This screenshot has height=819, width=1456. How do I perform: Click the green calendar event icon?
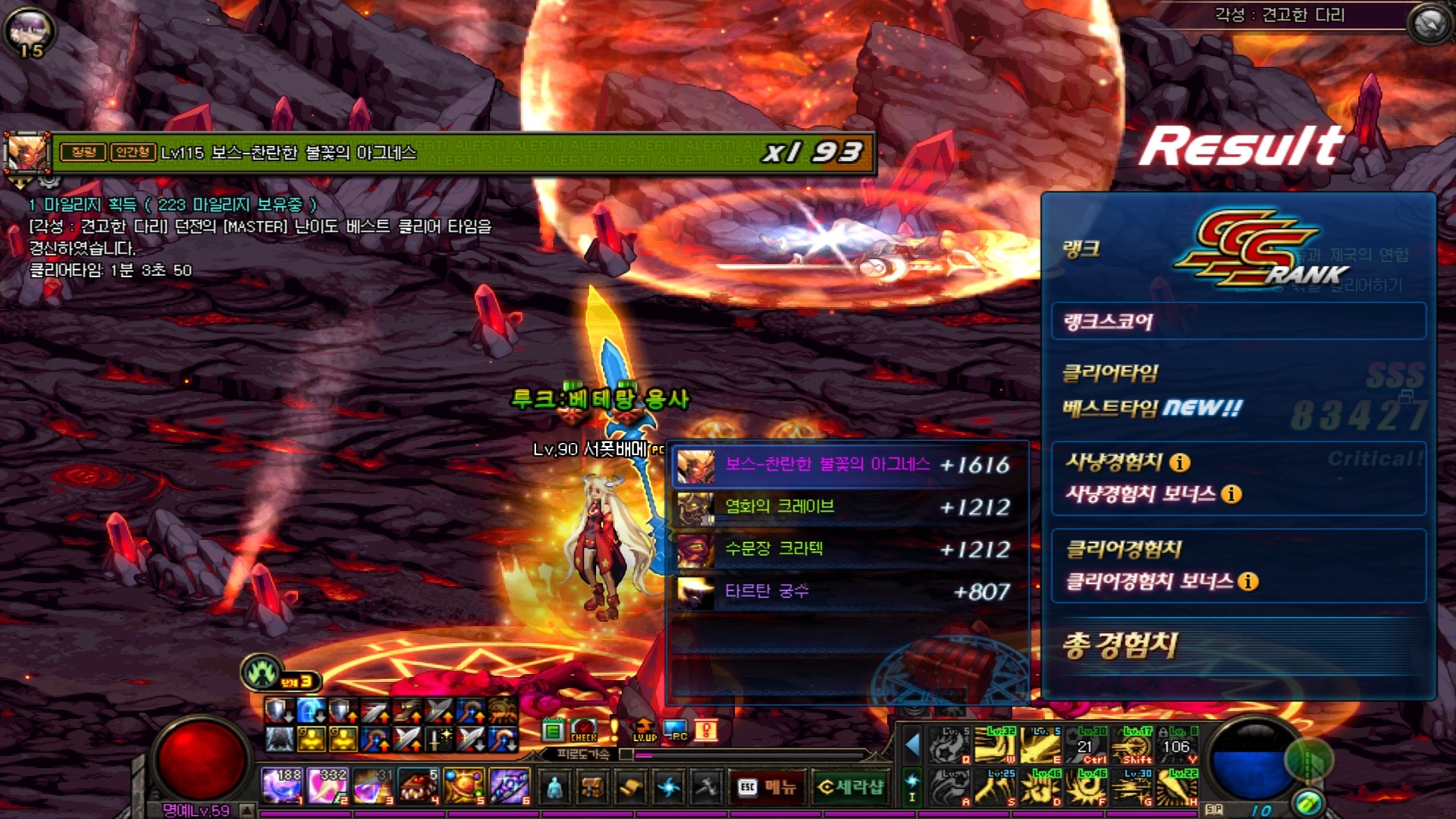553,730
